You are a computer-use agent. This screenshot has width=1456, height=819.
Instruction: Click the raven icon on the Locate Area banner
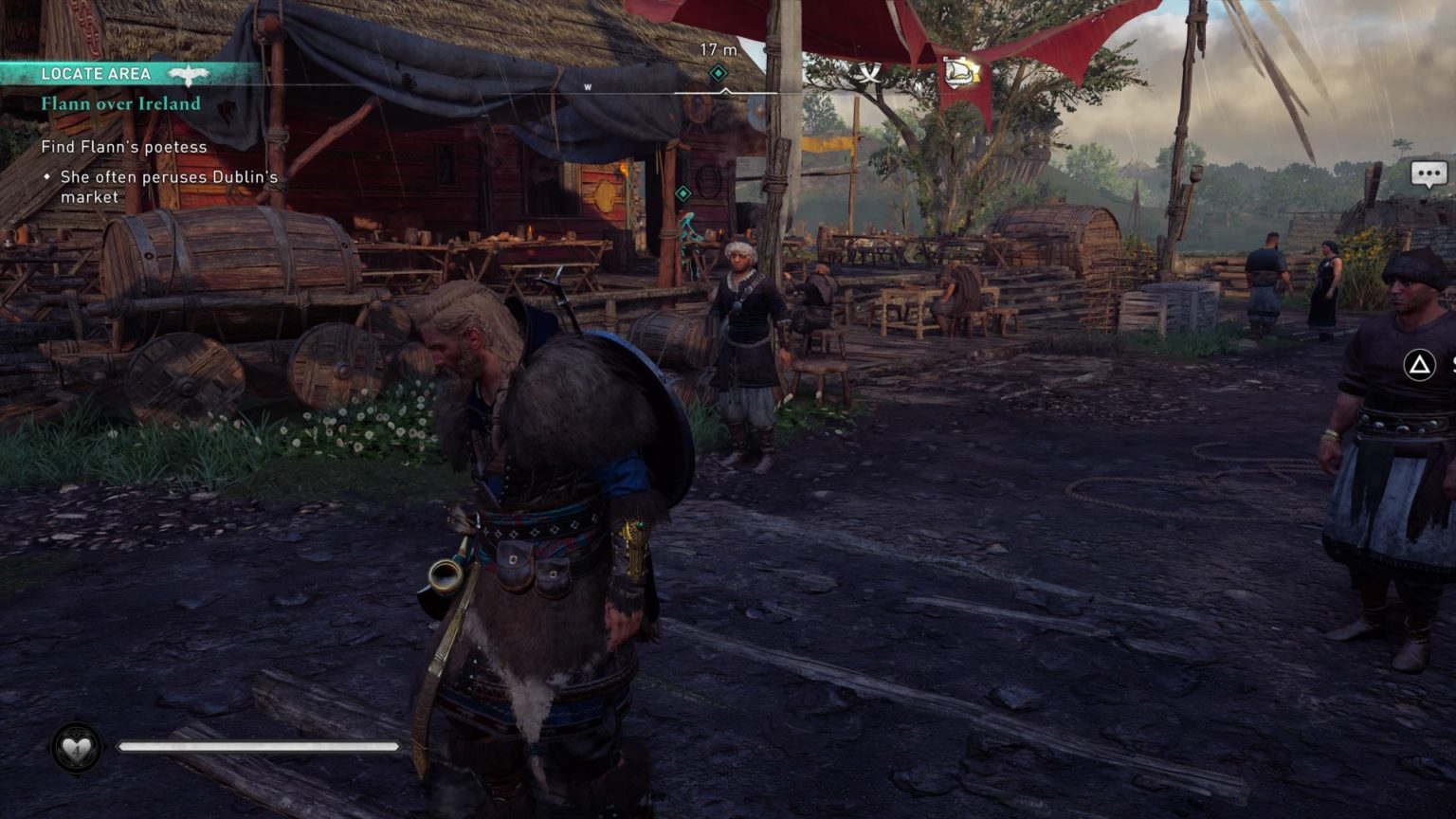click(x=188, y=73)
